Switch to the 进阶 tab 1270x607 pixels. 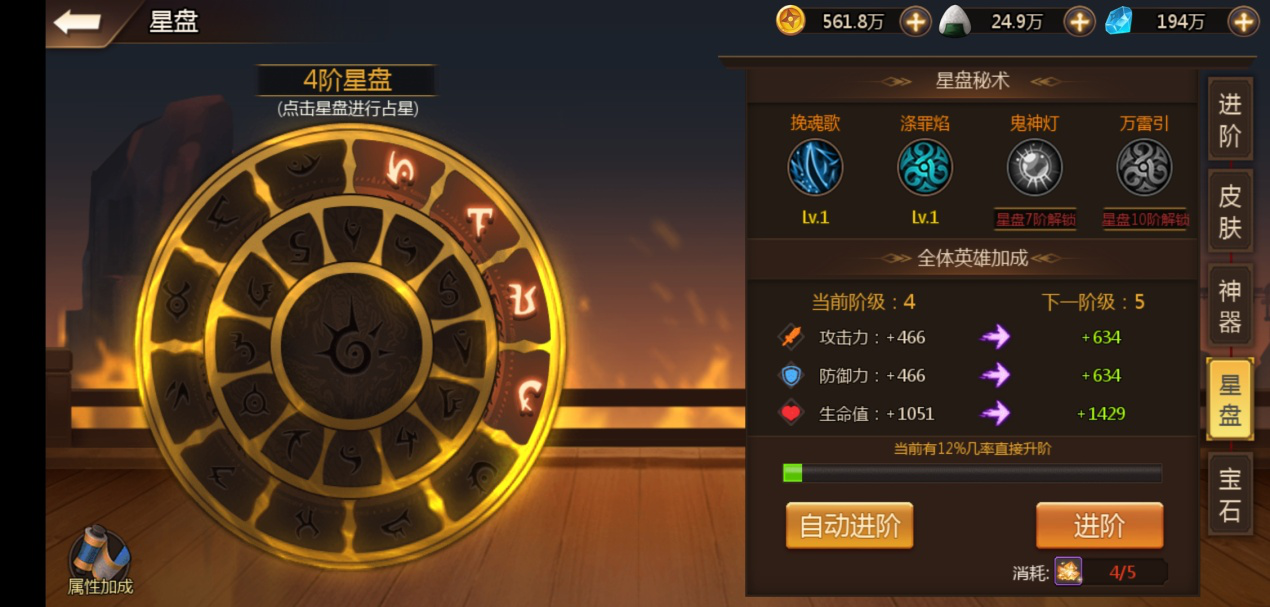tap(1229, 119)
